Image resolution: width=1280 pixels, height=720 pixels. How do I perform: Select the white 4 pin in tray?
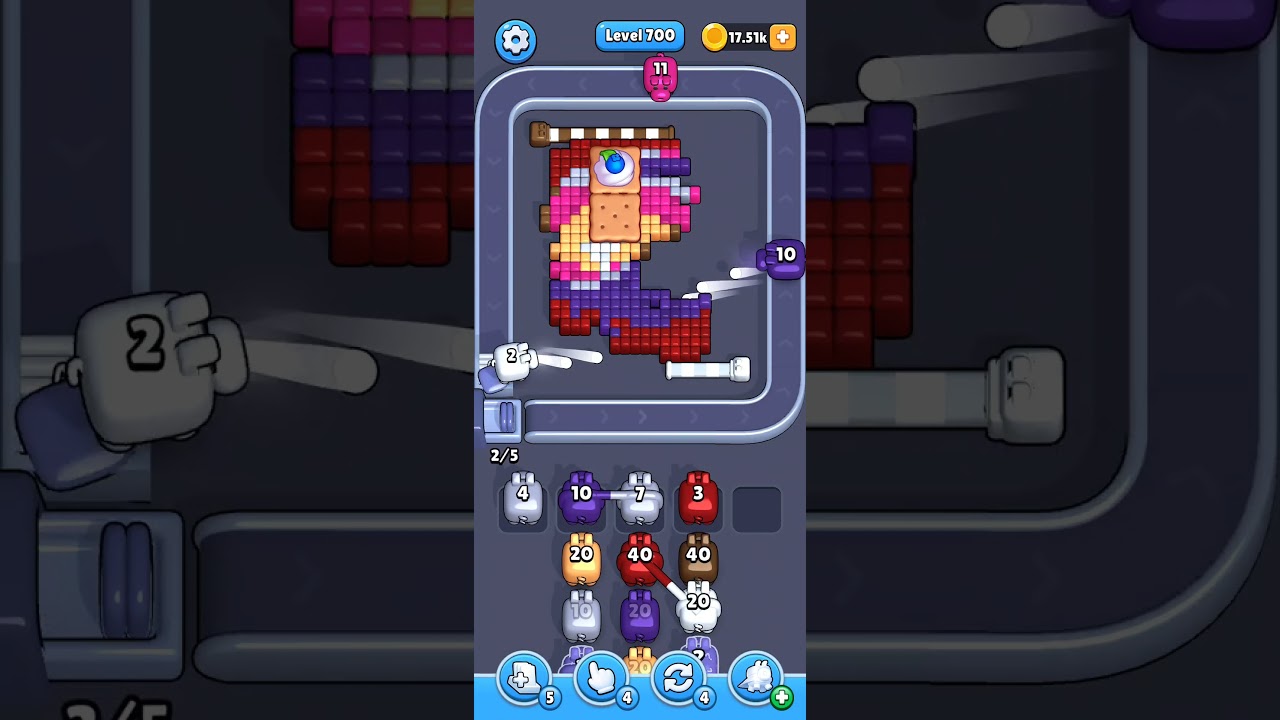coord(522,498)
